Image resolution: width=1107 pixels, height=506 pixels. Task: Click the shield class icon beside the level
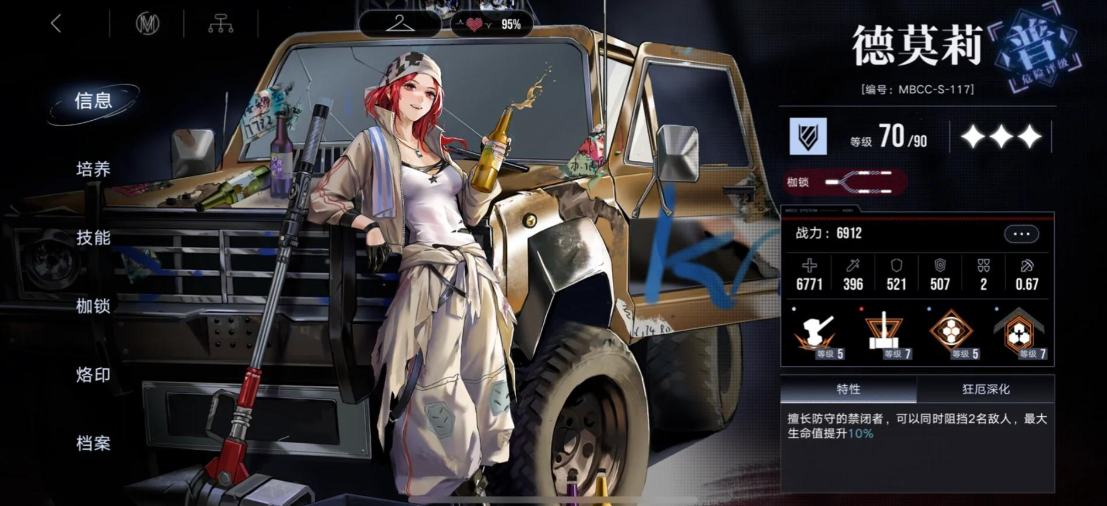coord(808,136)
